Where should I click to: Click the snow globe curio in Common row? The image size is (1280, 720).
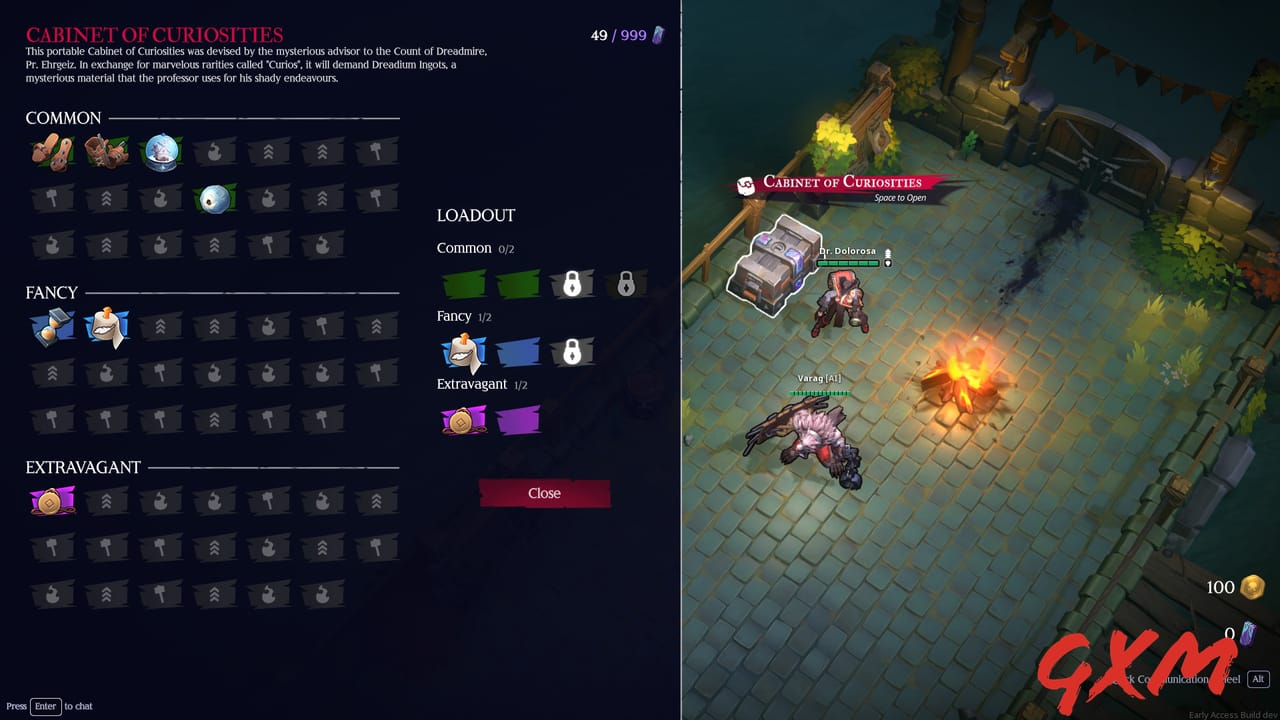[x=162, y=152]
